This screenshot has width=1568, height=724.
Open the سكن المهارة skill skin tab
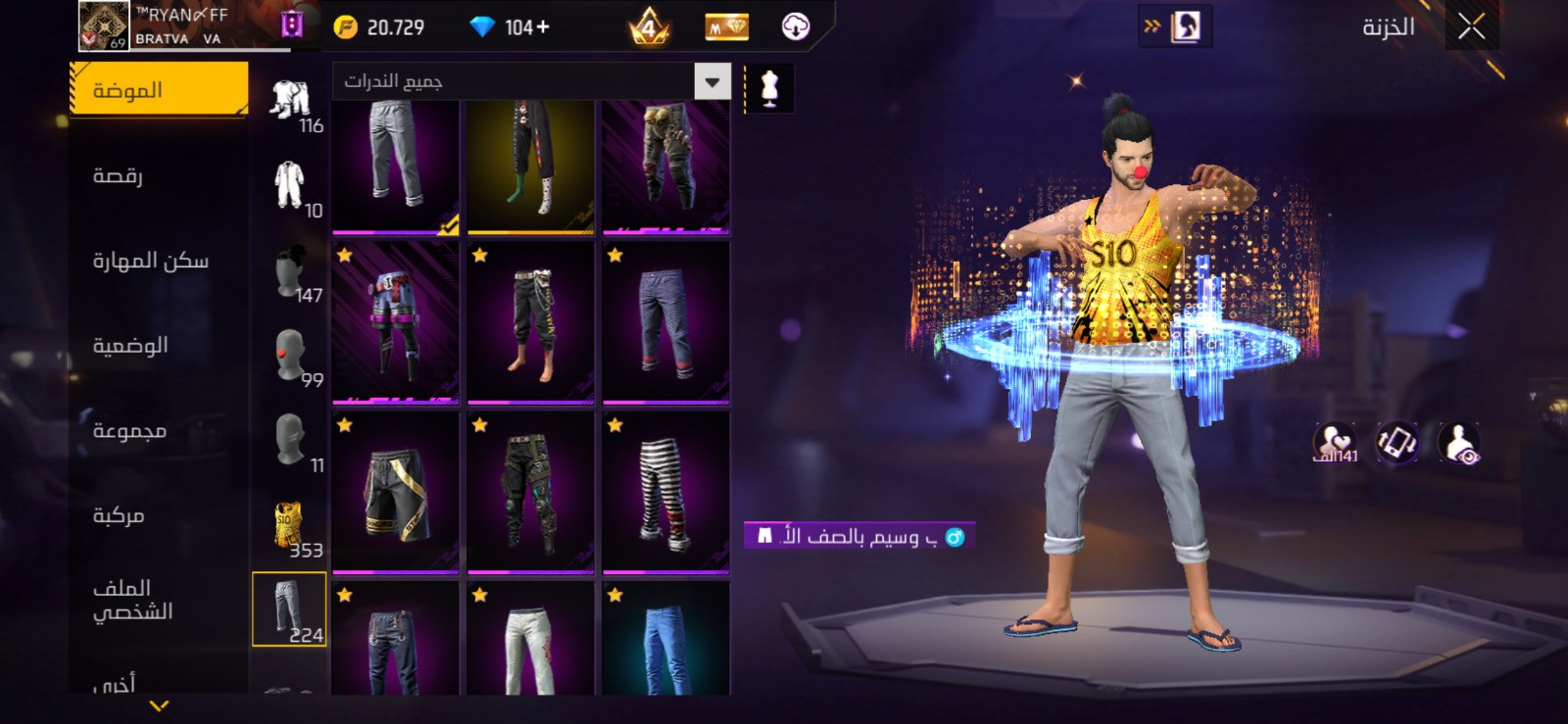click(150, 261)
